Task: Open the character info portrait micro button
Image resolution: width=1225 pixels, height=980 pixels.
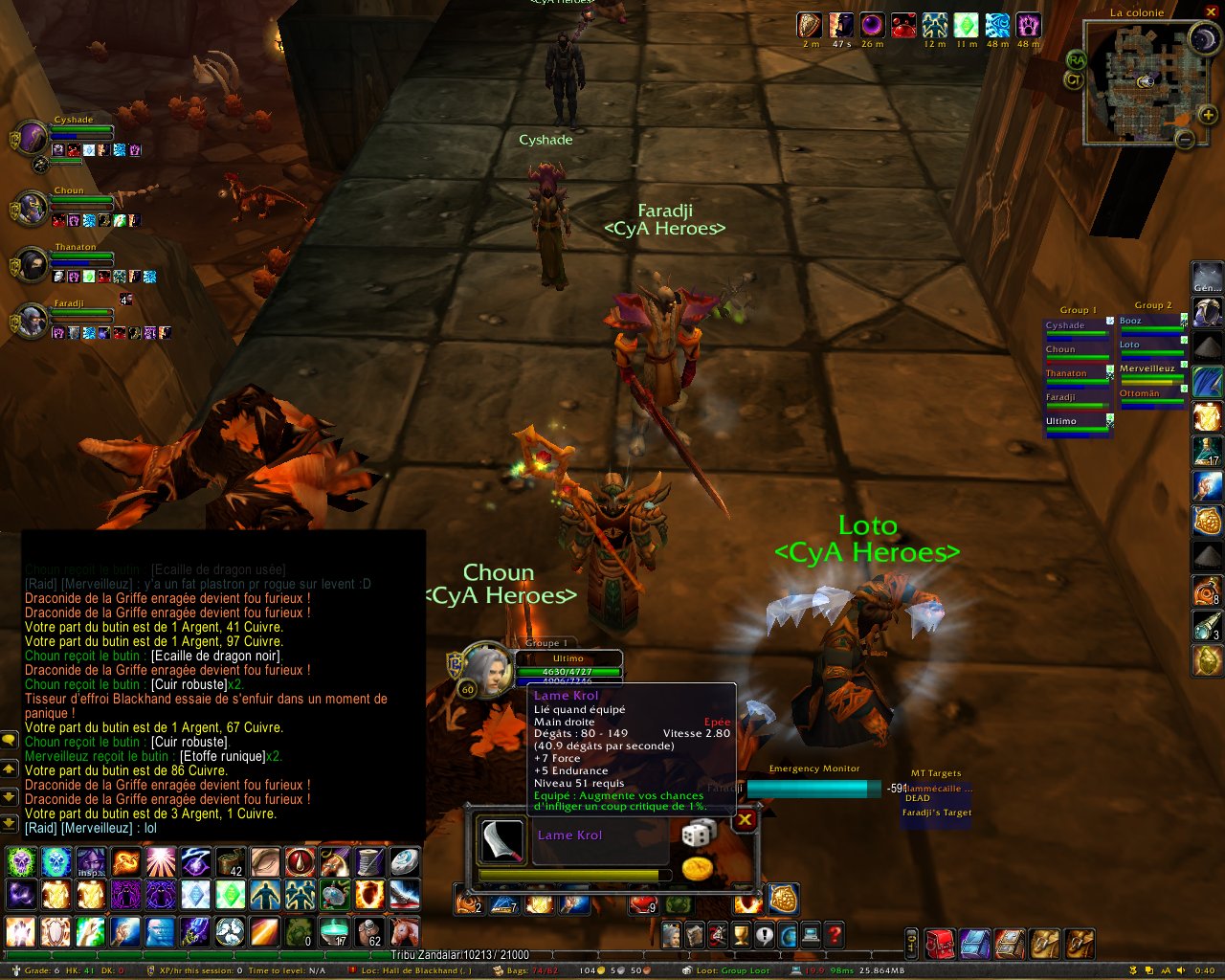Action: pyautogui.click(x=672, y=934)
